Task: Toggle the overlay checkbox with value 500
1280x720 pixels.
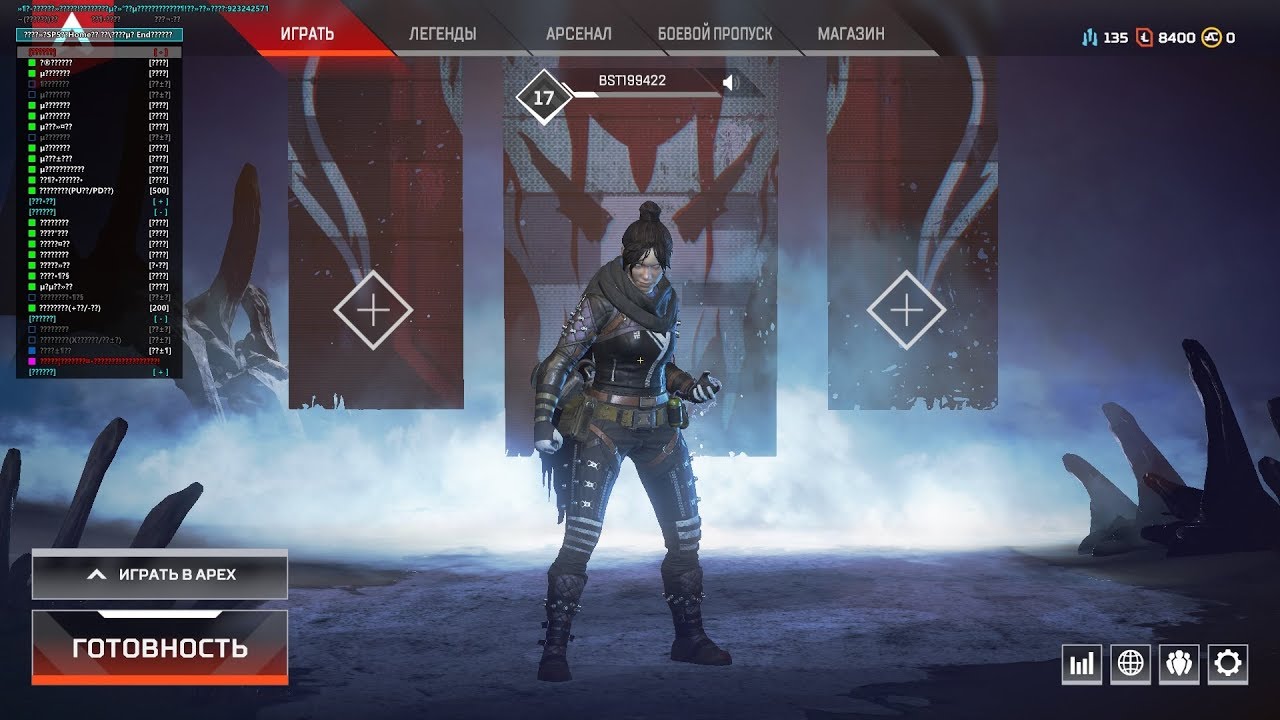Action: 33,191
